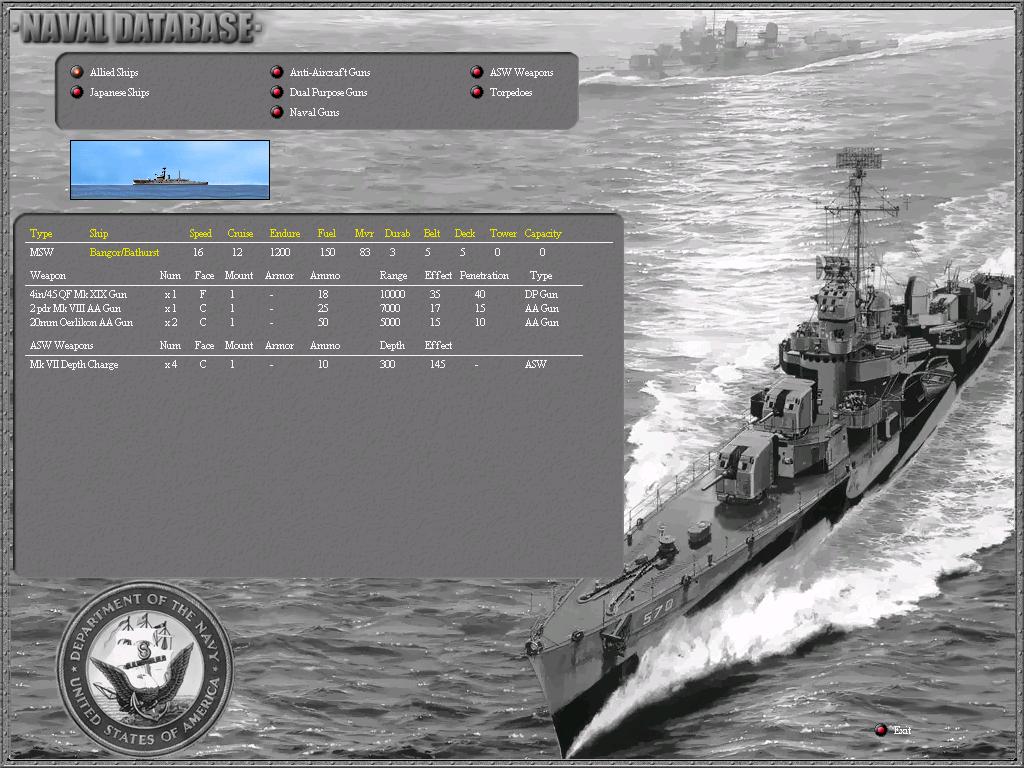View the Naval Guns category
The image size is (1024, 768).
(x=277, y=112)
